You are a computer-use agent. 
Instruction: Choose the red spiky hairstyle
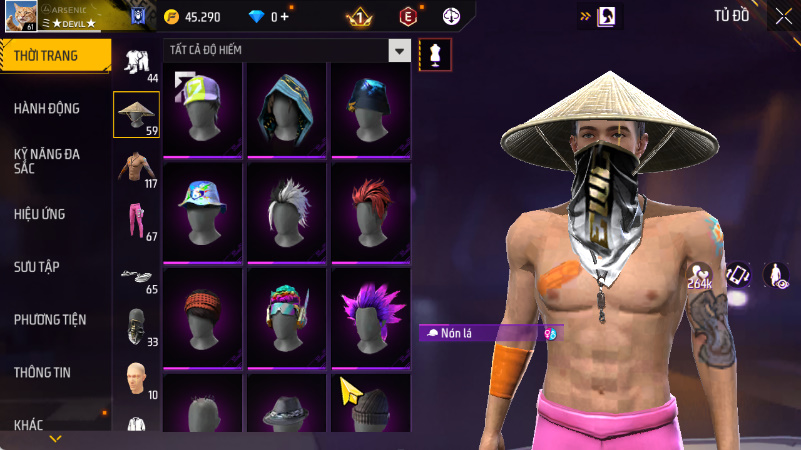point(370,210)
